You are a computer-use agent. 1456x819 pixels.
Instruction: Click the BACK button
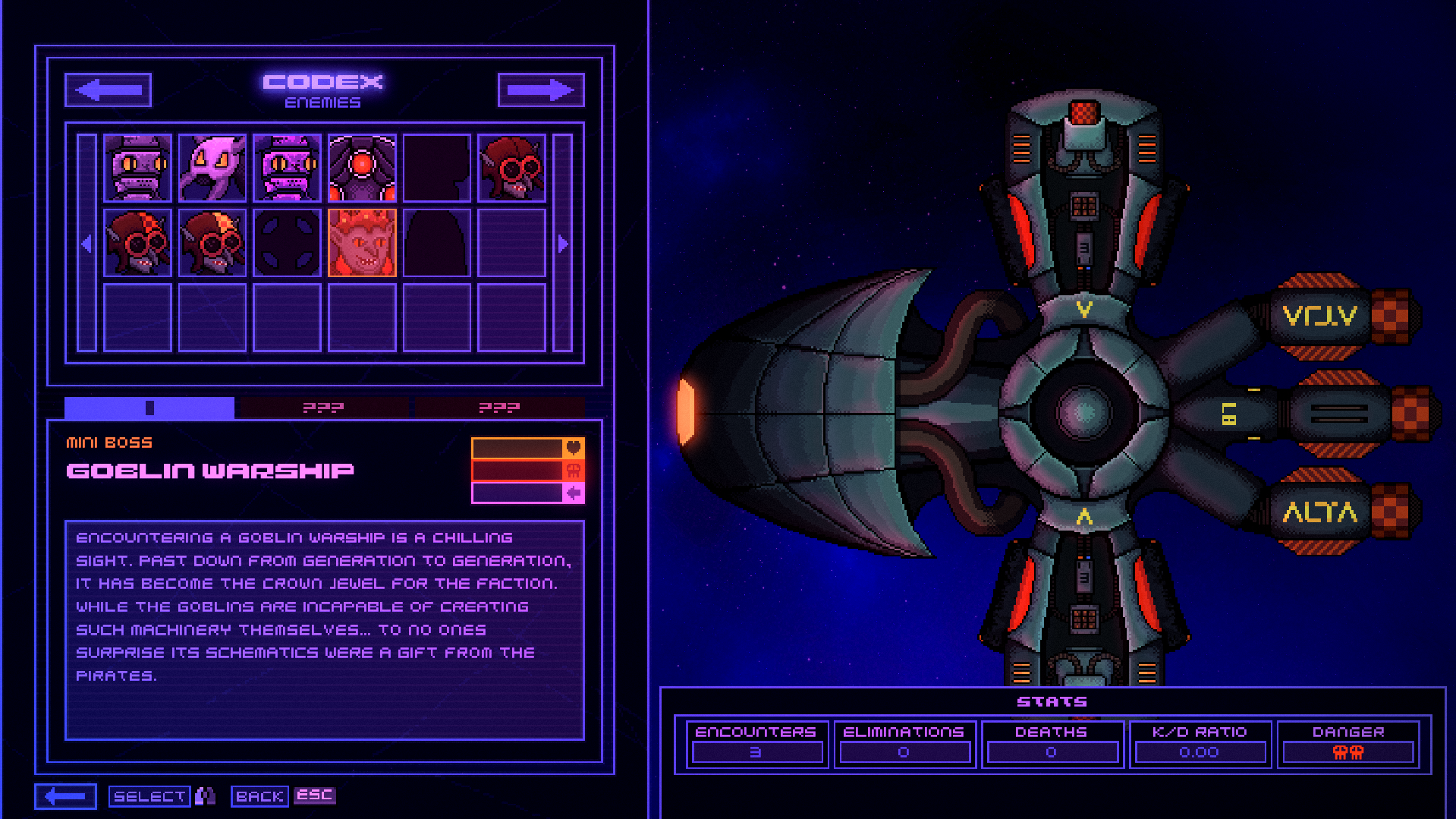pyautogui.click(x=259, y=795)
